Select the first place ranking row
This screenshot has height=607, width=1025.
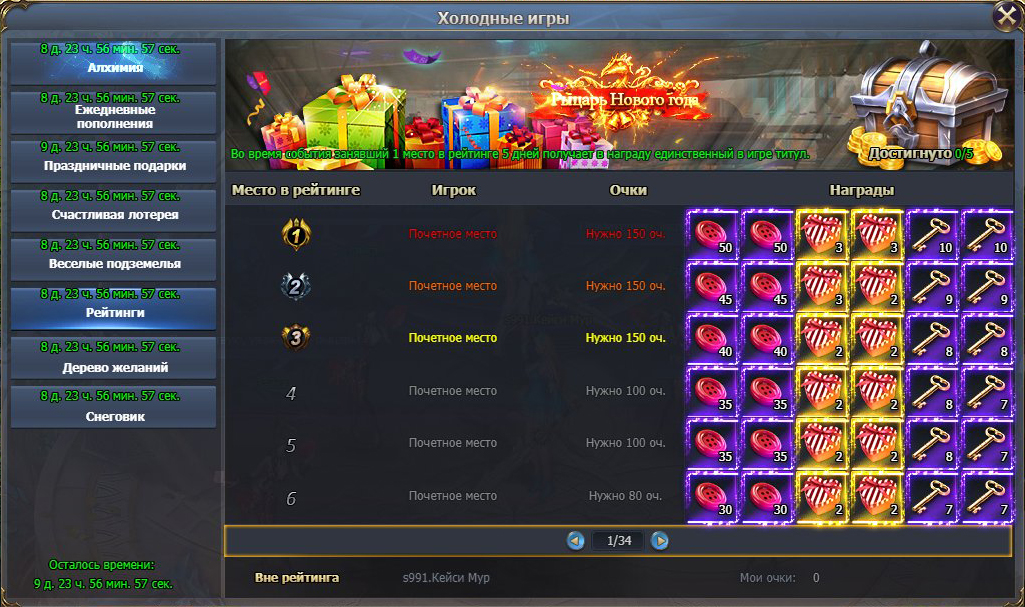pos(453,234)
